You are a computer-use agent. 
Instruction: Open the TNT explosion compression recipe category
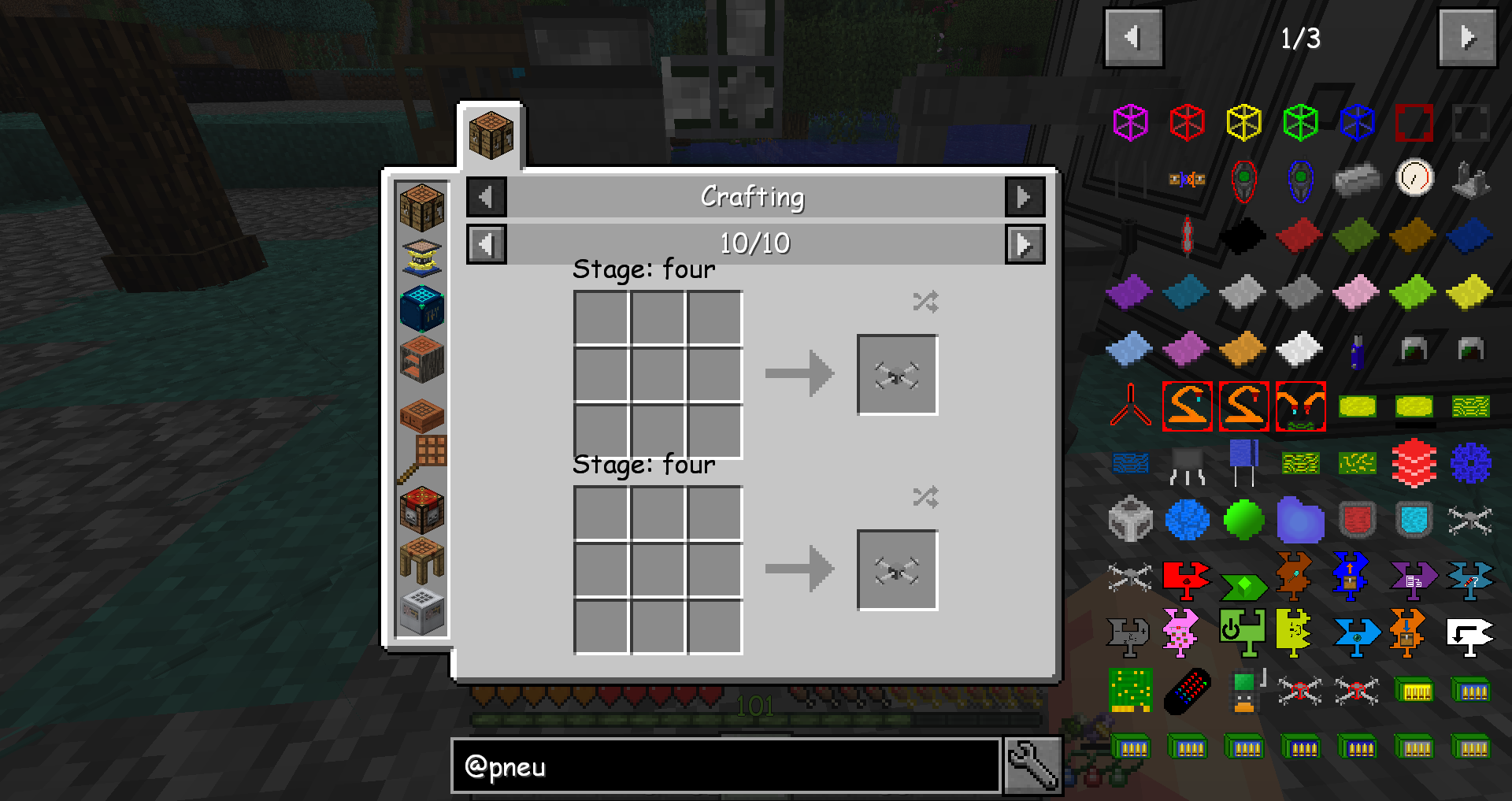pos(421,511)
